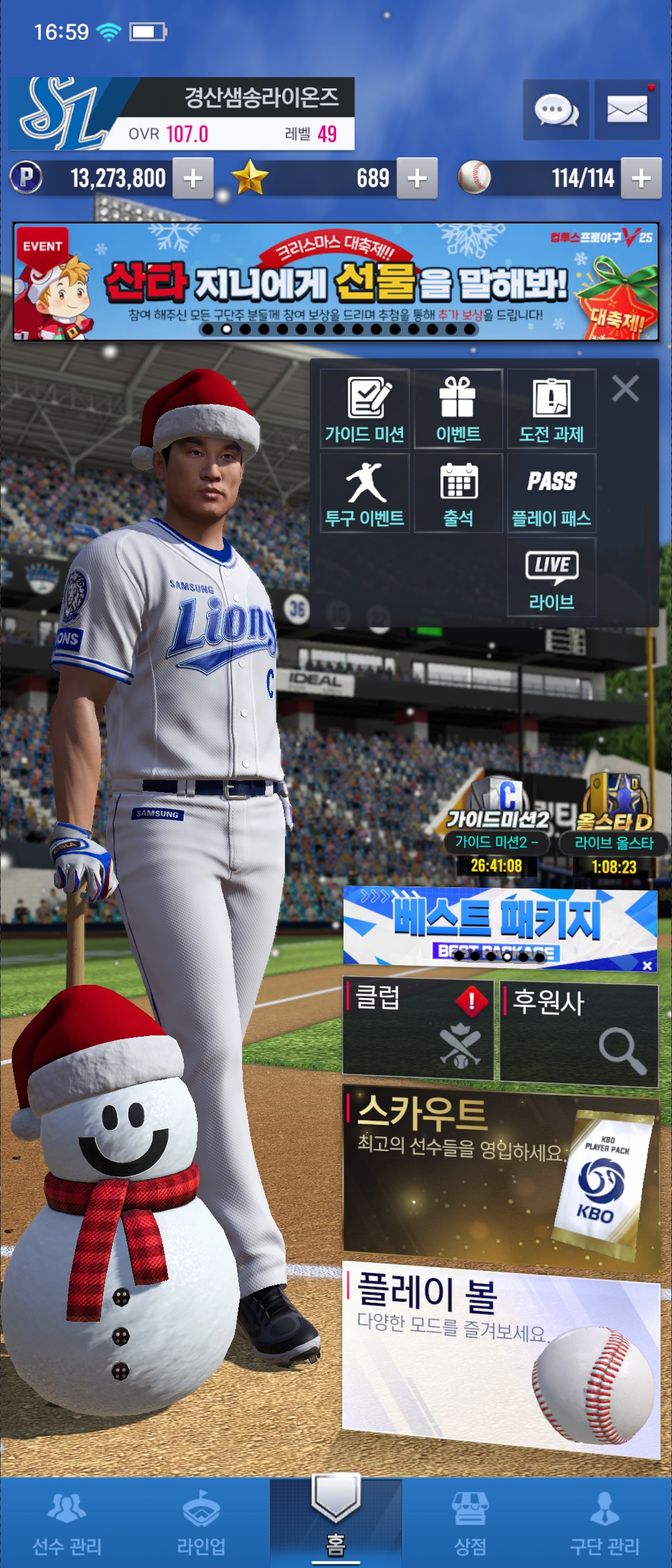Open the Santa Genie Christmas event banner
Image resolution: width=672 pixels, height=1568 pixels.
[x=336, y=282]
